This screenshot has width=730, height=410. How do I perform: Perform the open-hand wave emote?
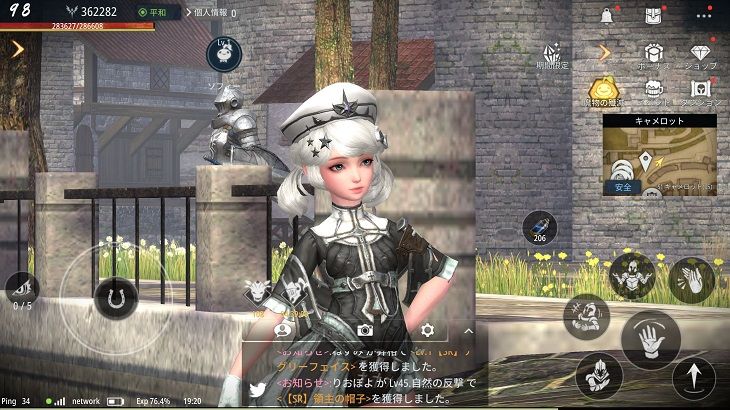click(x=650, y=339)
